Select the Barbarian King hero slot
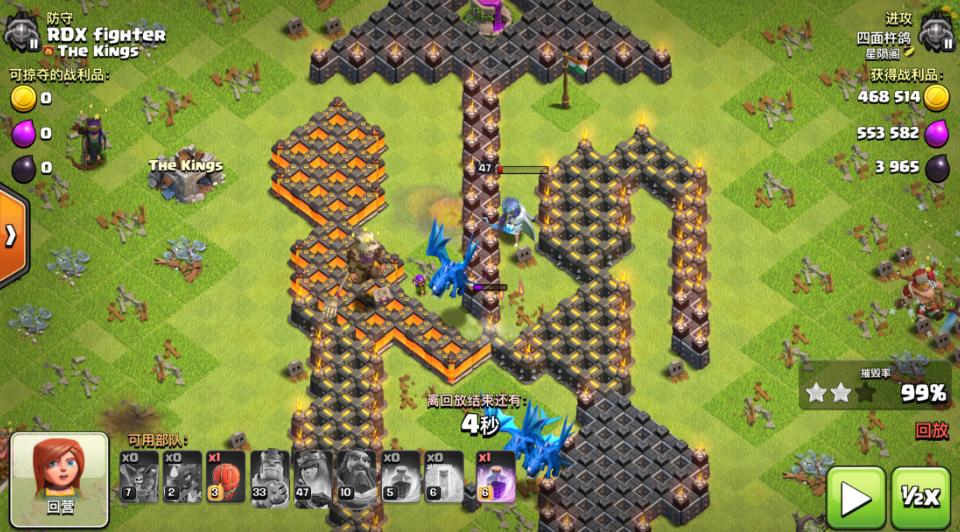 pos(268,475)
